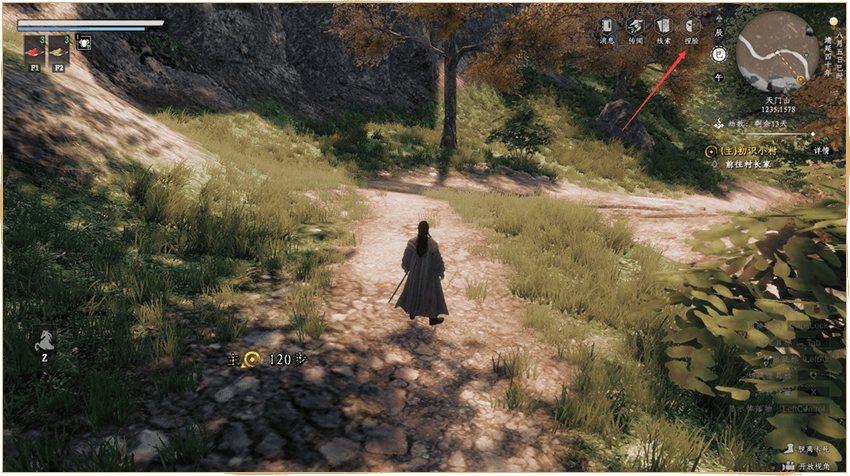Open the circular minimap

[777, 50]
